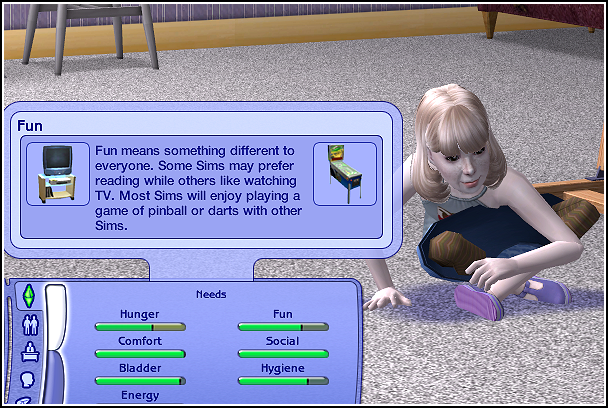Screen dimensions: 608x408
Task: Show the Personality tab with the head icon
Action: tap(29, 380)
